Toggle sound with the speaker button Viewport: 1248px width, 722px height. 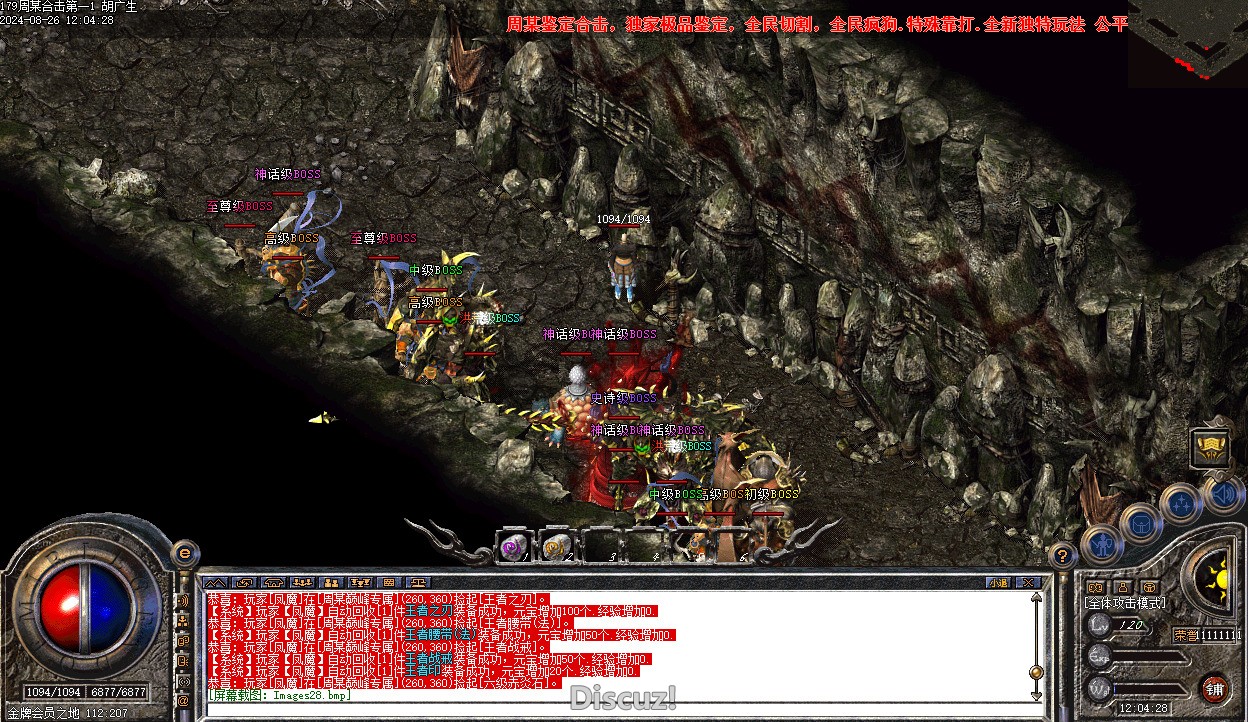click(1224, 493)
